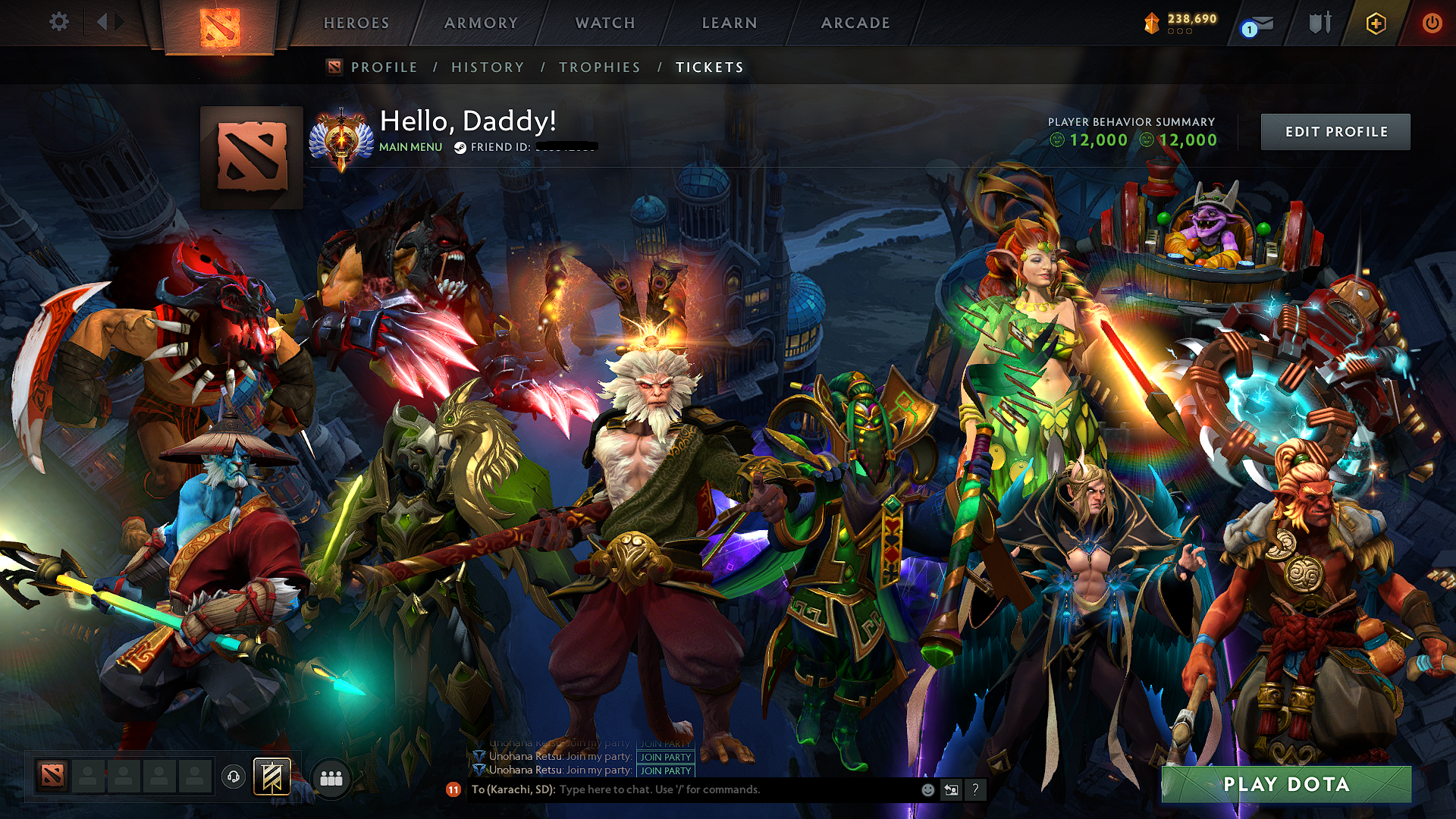Click the chat channel number badge
The width and height of the screenshot is (1456, 819).
(453, 790)
